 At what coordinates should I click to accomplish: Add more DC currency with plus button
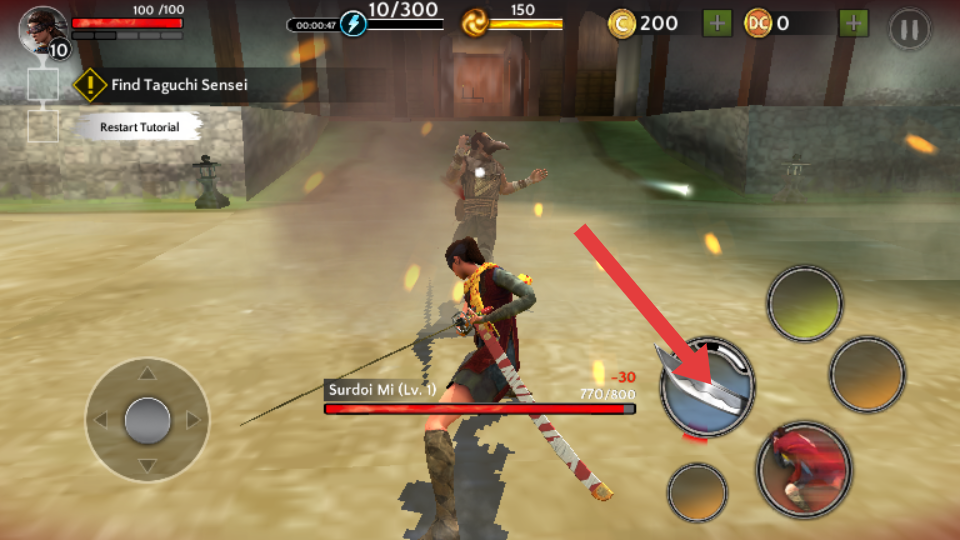coord(853,23)
